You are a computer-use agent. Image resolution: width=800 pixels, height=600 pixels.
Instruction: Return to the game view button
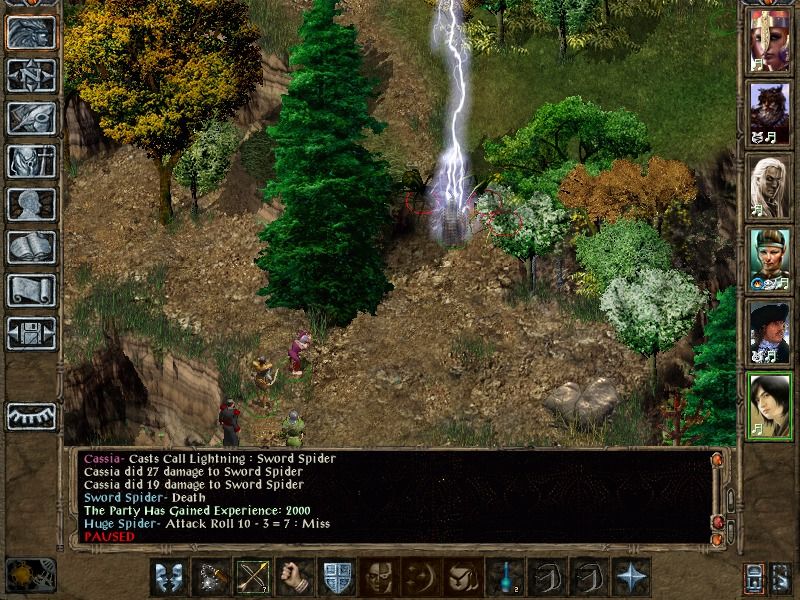(31, 33)
